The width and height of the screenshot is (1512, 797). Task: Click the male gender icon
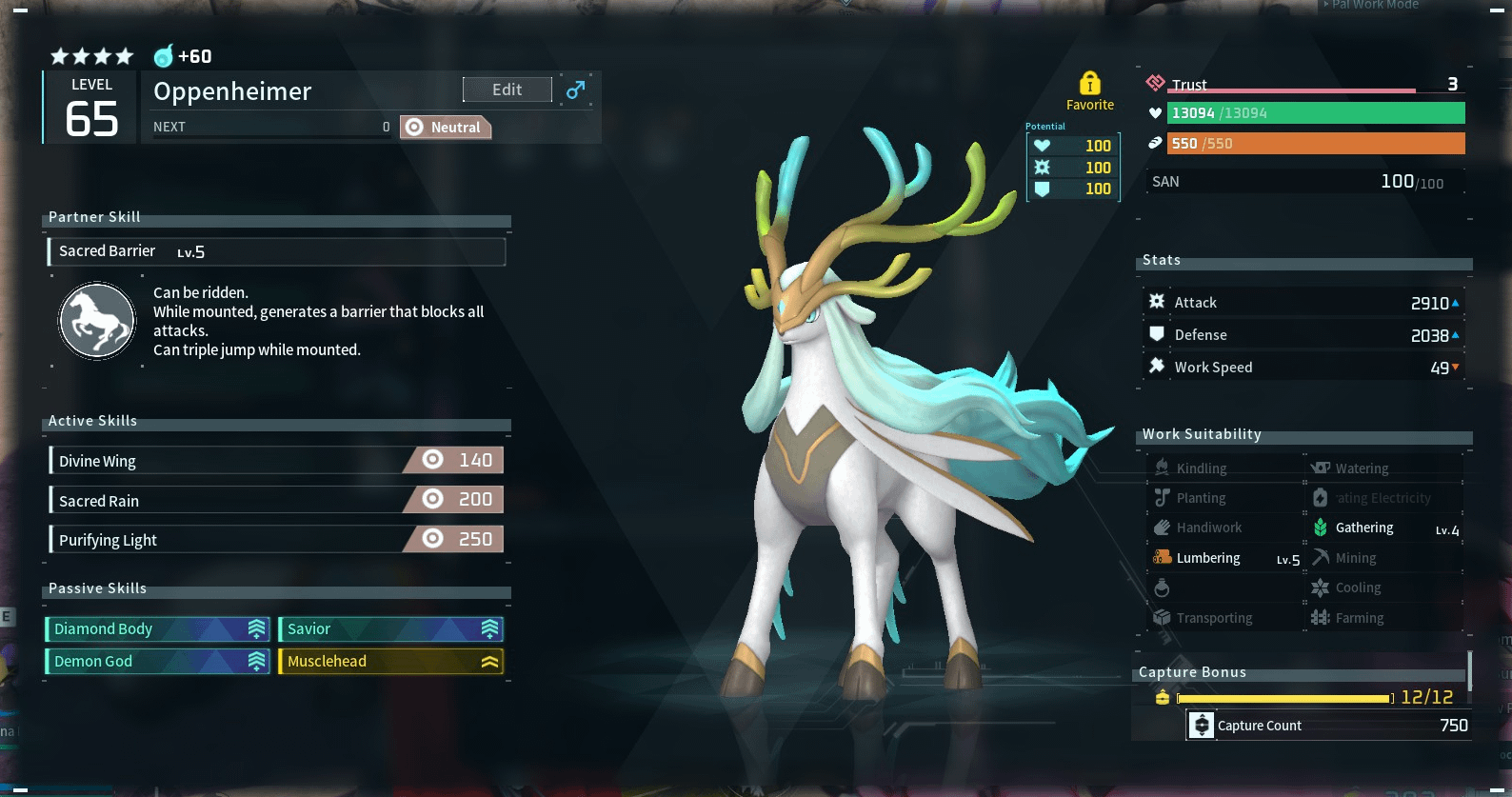[575, 90]
